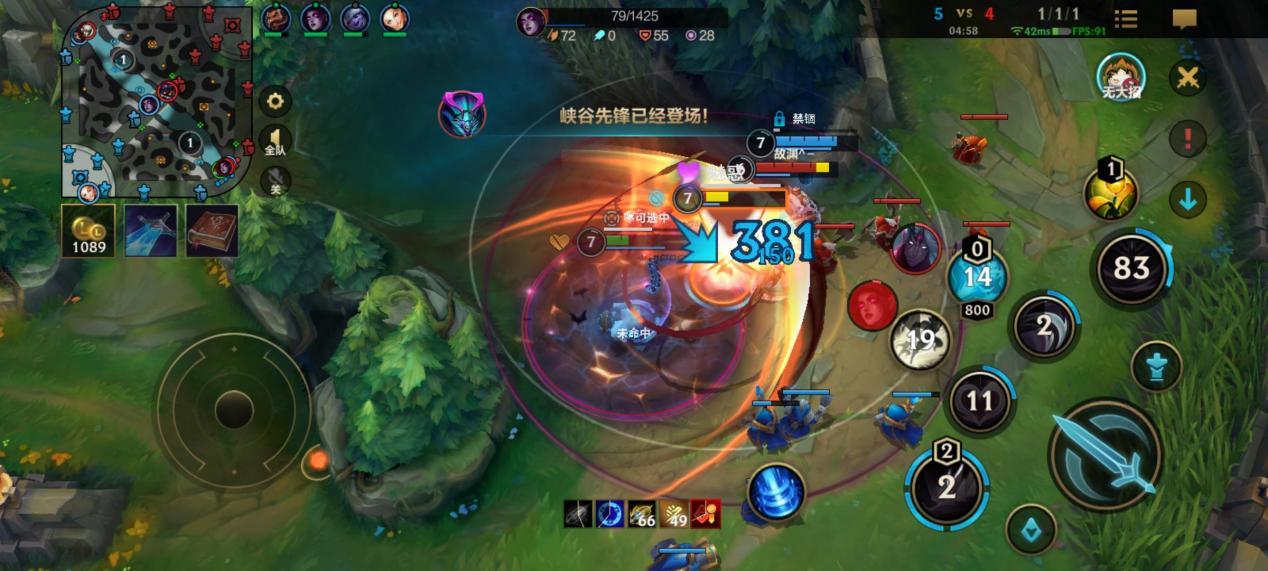Toggle the 关 switch below team chat
The image size is (1268, 571).
275,182
